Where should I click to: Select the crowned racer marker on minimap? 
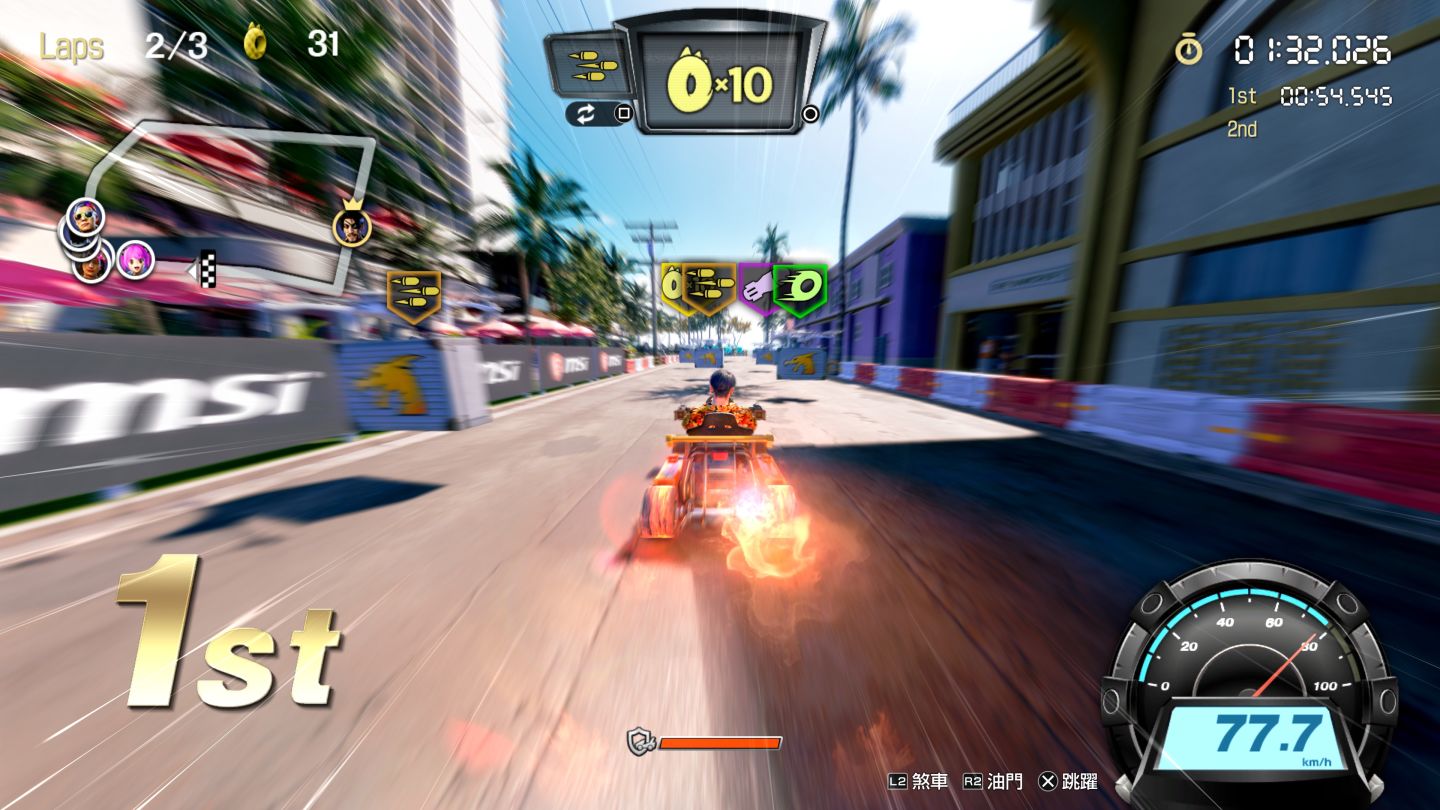(x=352, y=226)
